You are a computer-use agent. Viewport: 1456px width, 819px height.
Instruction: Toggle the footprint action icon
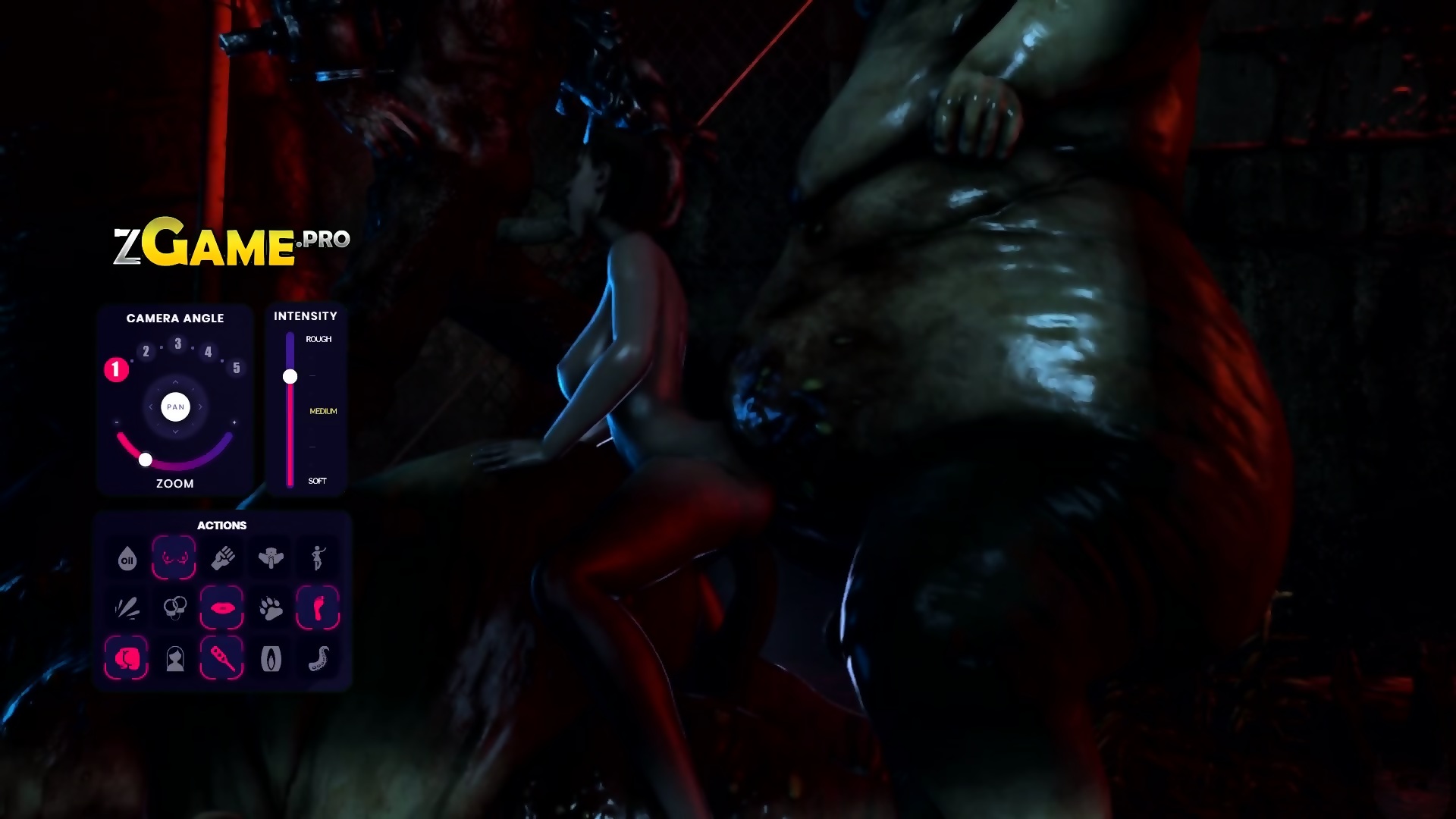(318, 608)
